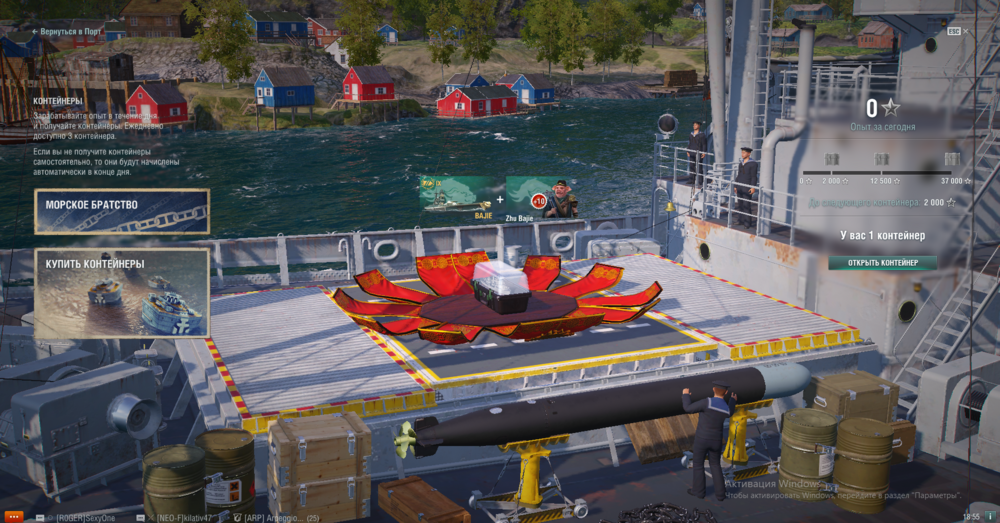The width and height of the screenshot is (1000, 523).
Task: Open the Морское братство panel
Action: (x=122, y=211)
